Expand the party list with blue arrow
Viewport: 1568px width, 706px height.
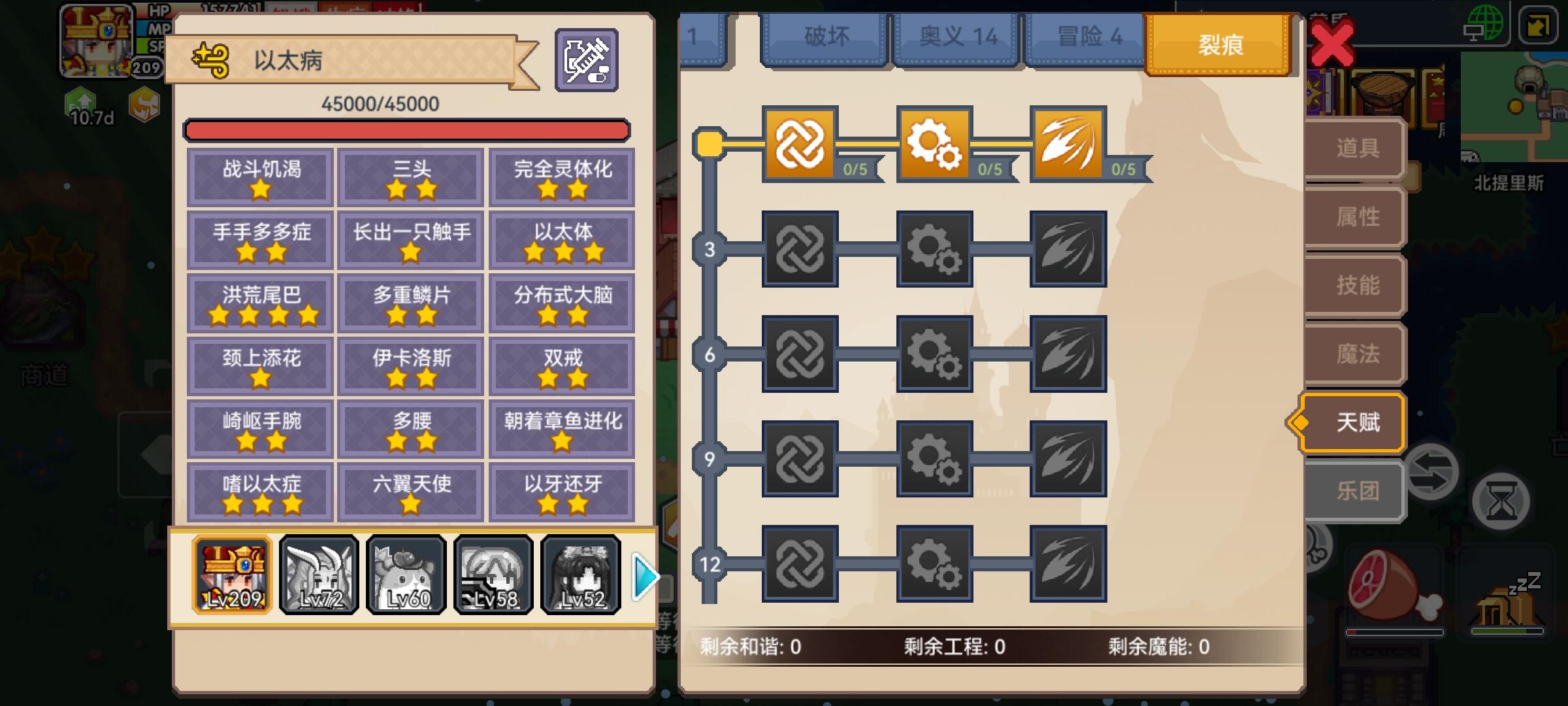pos(644,575)
